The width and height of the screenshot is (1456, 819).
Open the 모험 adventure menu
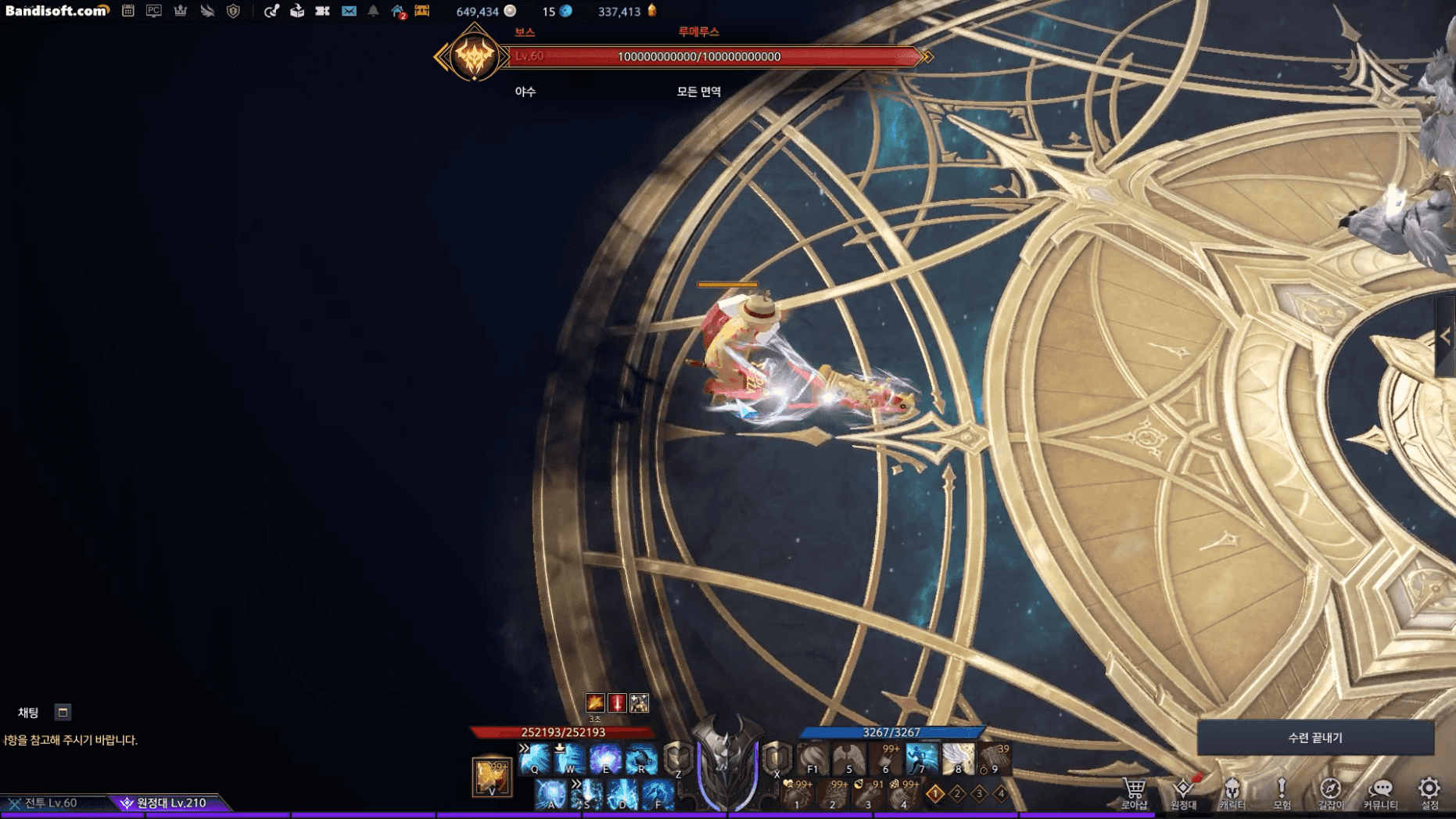click(1282, 792)
